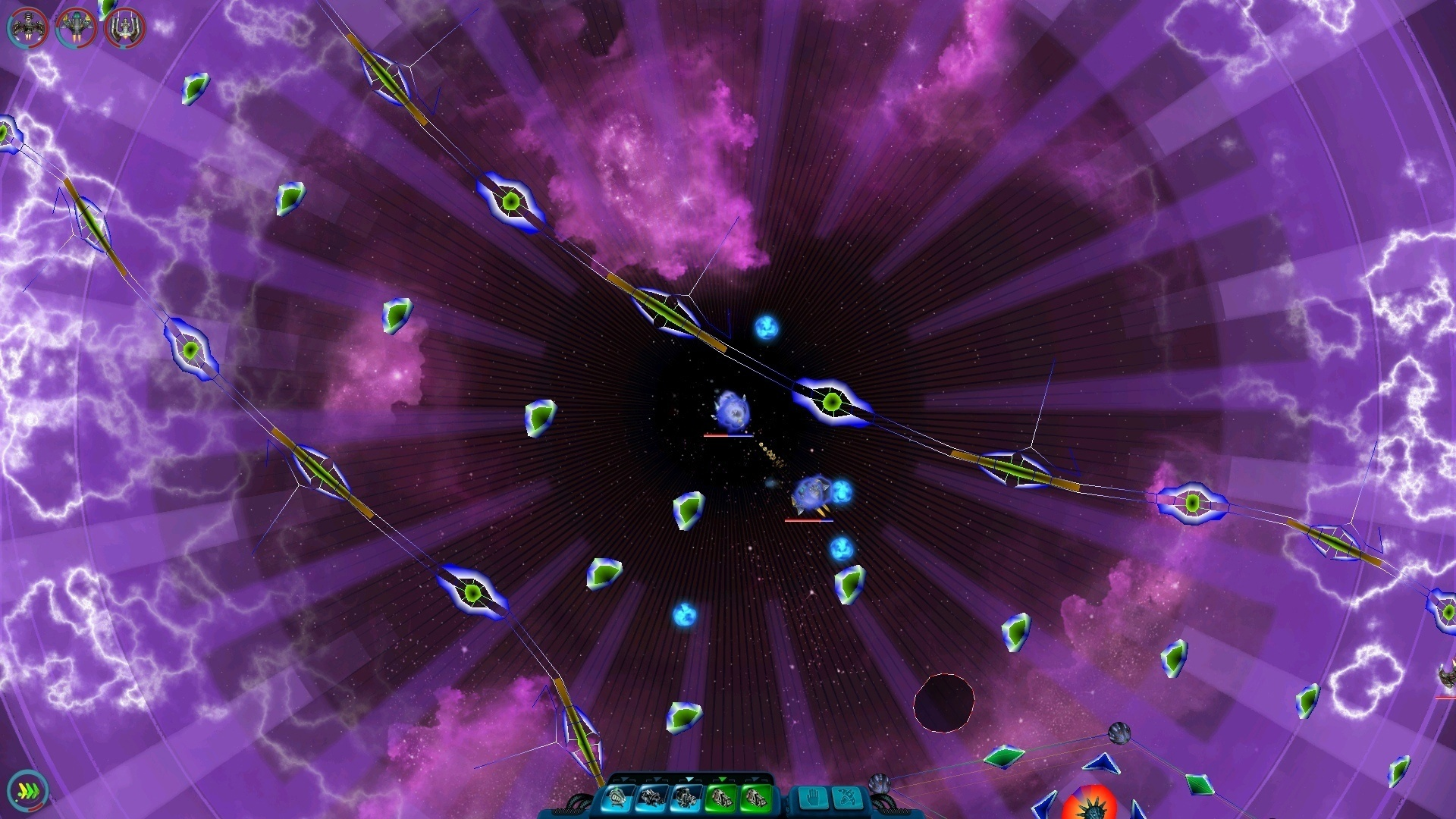Select the ship portrait with yellow wingtips

(x=76, y=28)
